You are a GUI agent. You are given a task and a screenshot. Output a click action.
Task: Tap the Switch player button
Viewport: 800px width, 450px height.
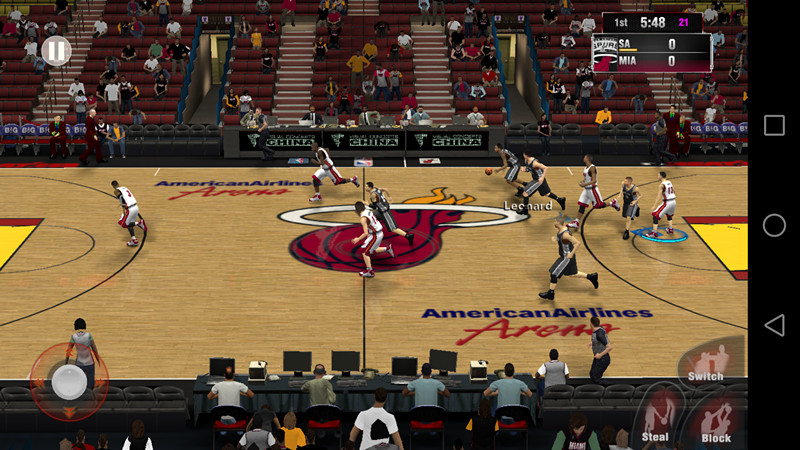coord(706,362)
